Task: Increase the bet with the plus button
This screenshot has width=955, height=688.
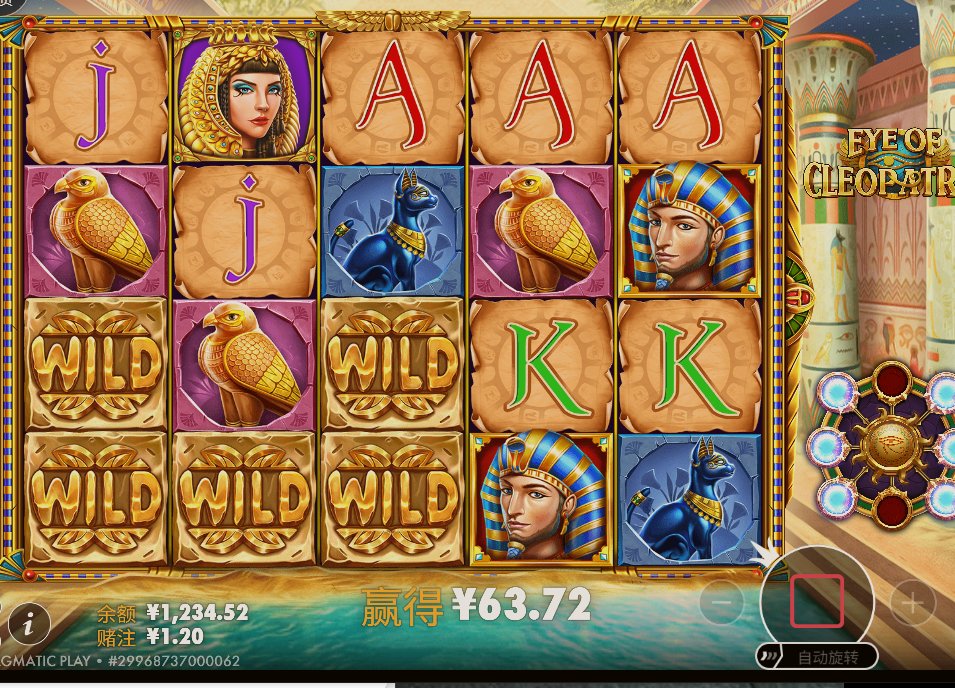Action: (912, 603)
